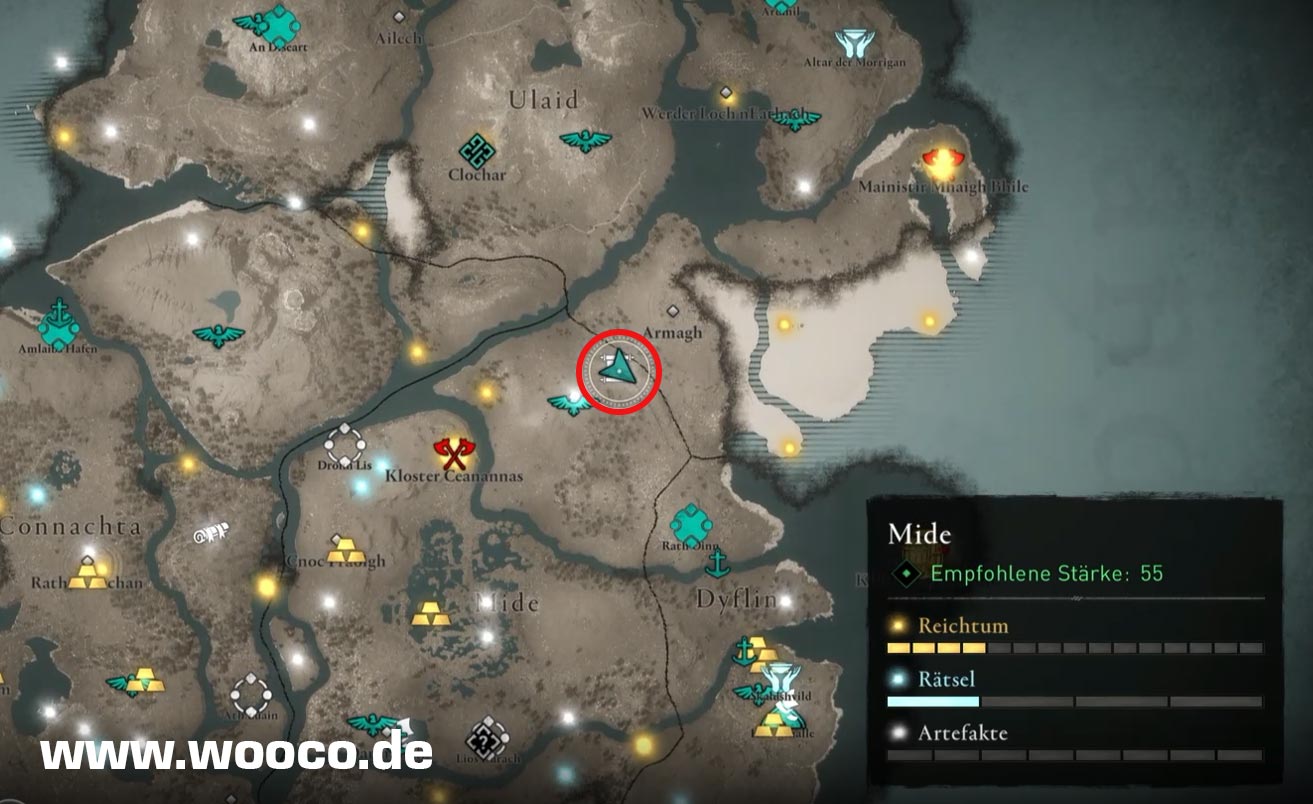Select the white scroll marker near Connachta
Viewport: 1313px width, 804px height.
[x=212, y=535]
